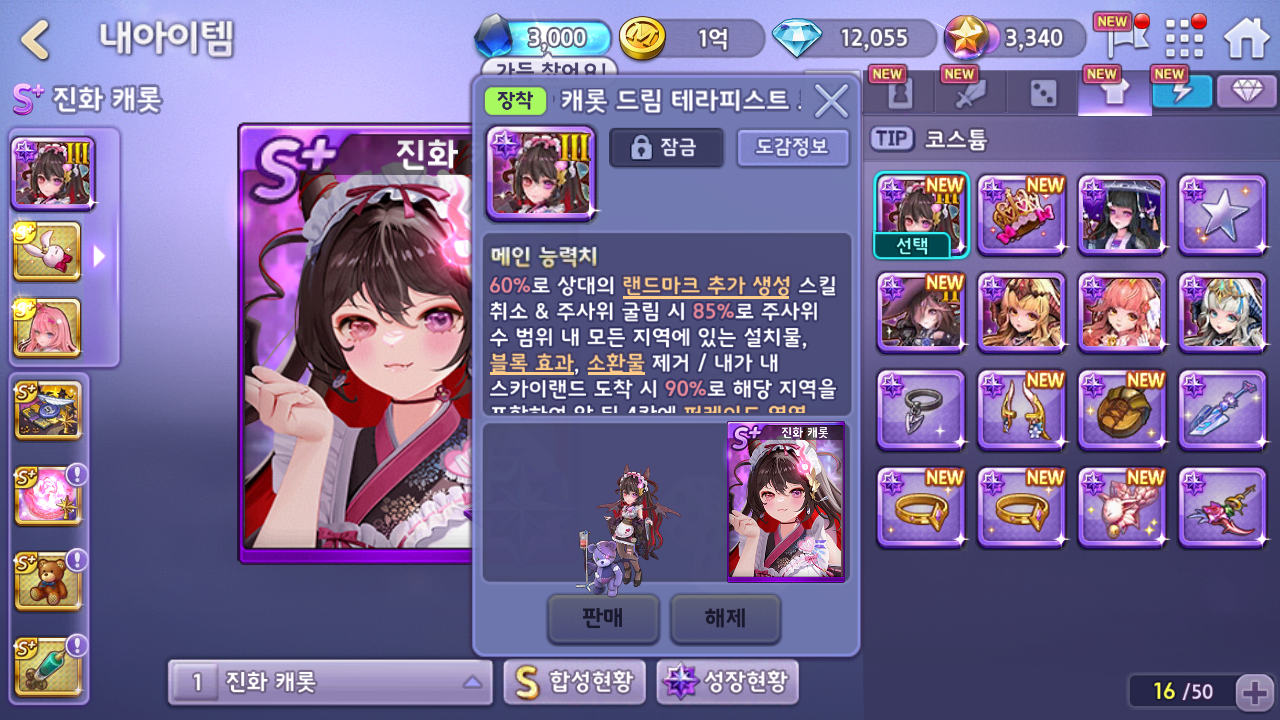Select the teddy bear item slot
This screenshot has width=1280, height=720.
[x=48, y=581]
